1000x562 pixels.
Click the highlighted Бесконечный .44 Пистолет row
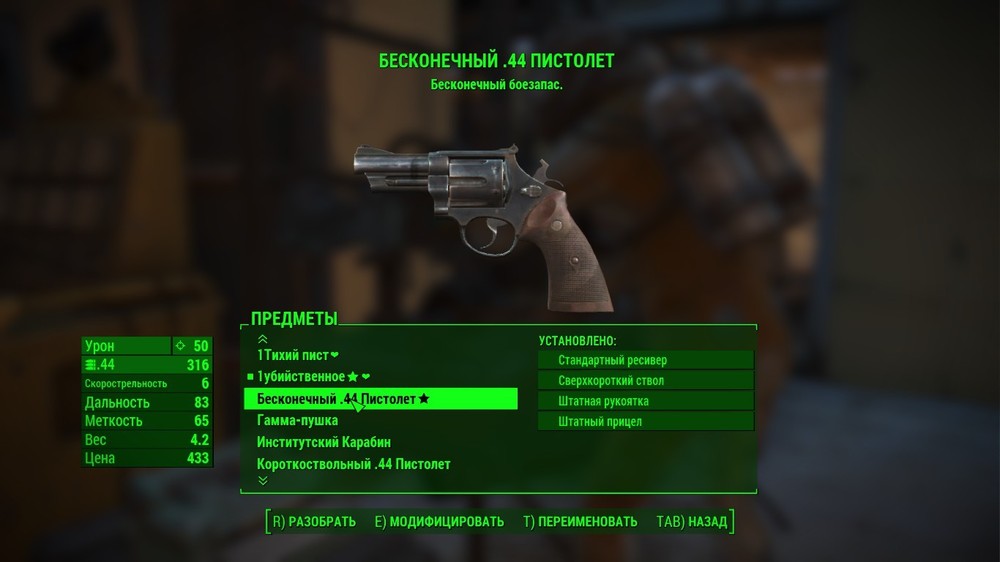tap(380, 399)
